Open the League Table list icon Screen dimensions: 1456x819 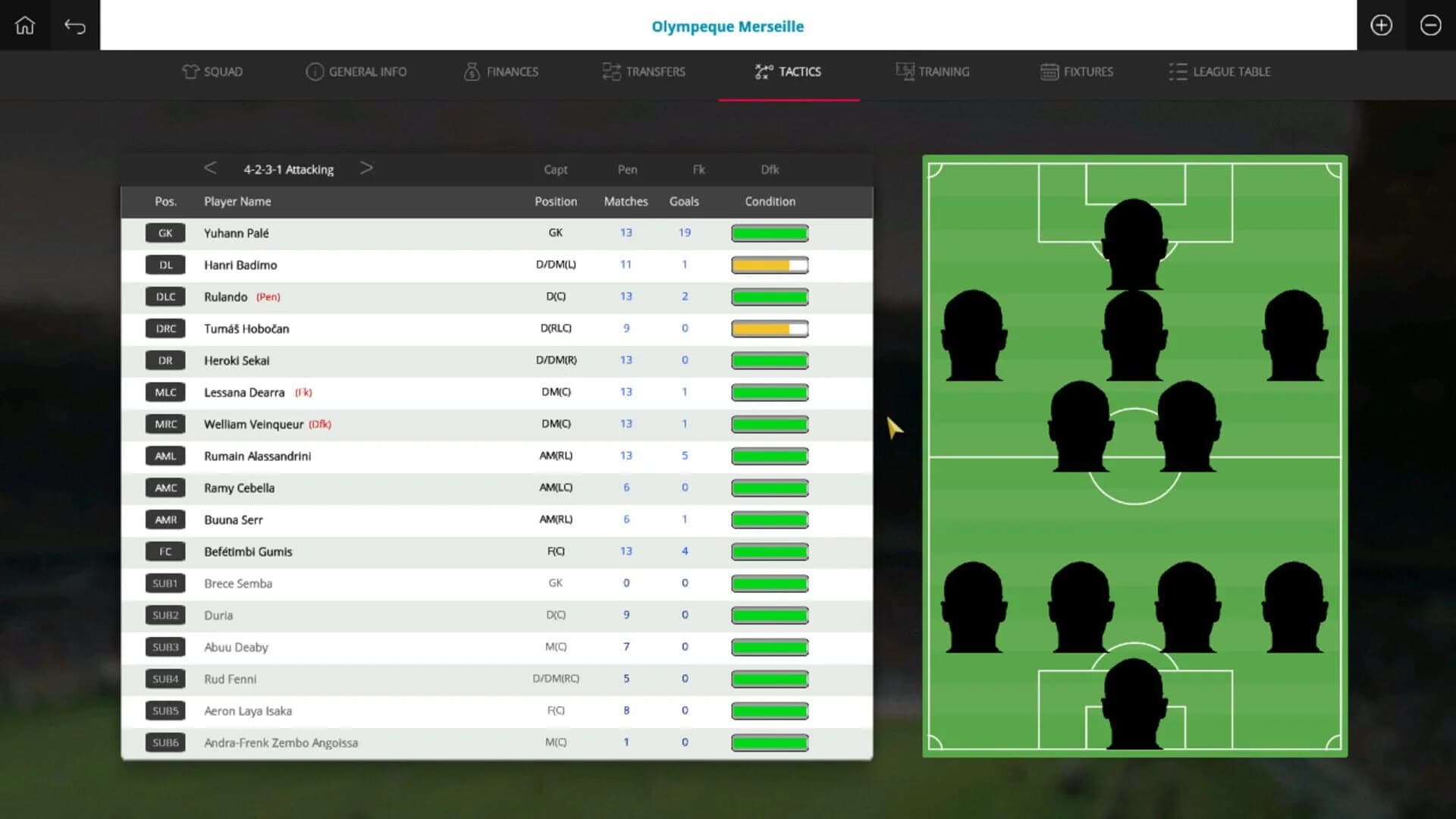pos(1177,71)
